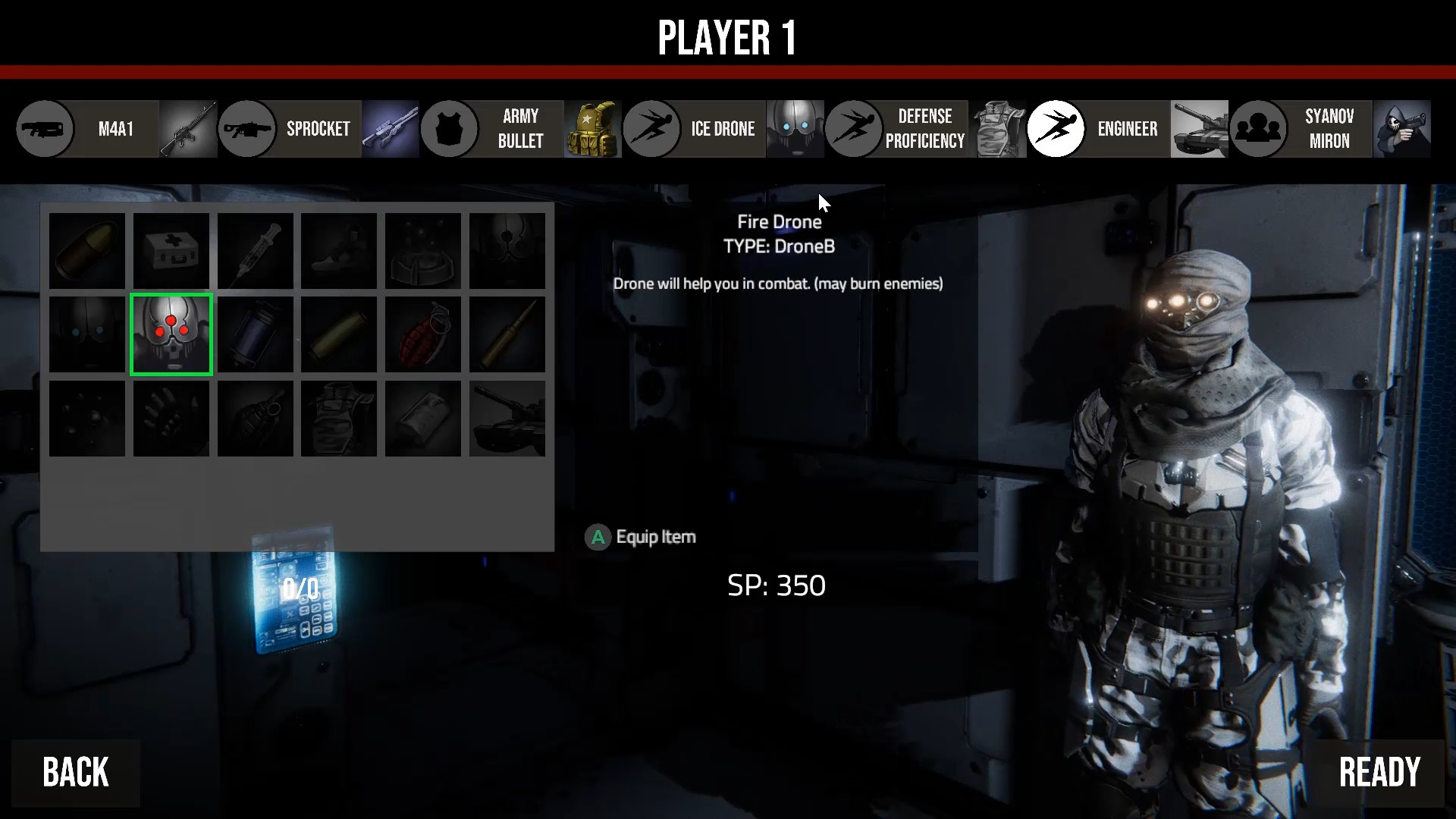The height and width of the screenshot is (819, 1456).
Task: Pick the red grenade inventory icon
Action: (422, 334)
